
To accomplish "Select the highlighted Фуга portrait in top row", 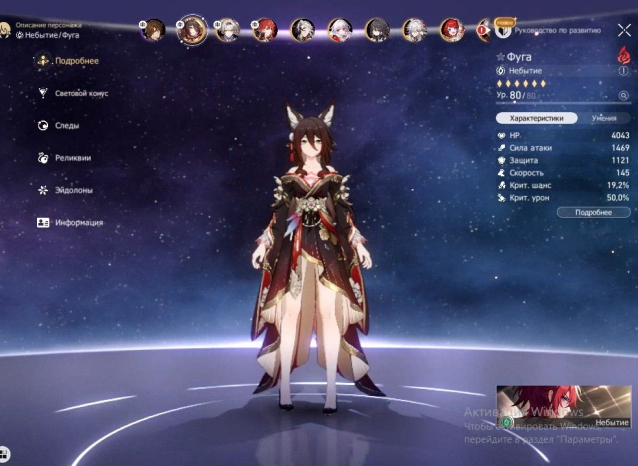I will tap(191, 30).
